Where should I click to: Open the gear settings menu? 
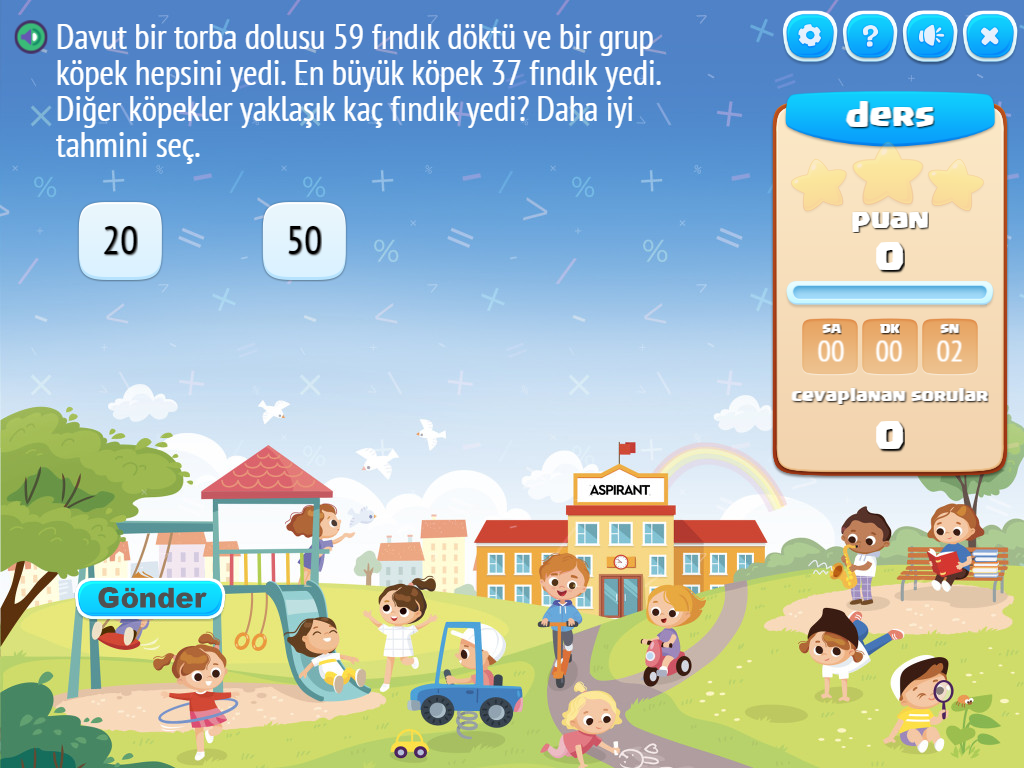[x=810, y=37]
